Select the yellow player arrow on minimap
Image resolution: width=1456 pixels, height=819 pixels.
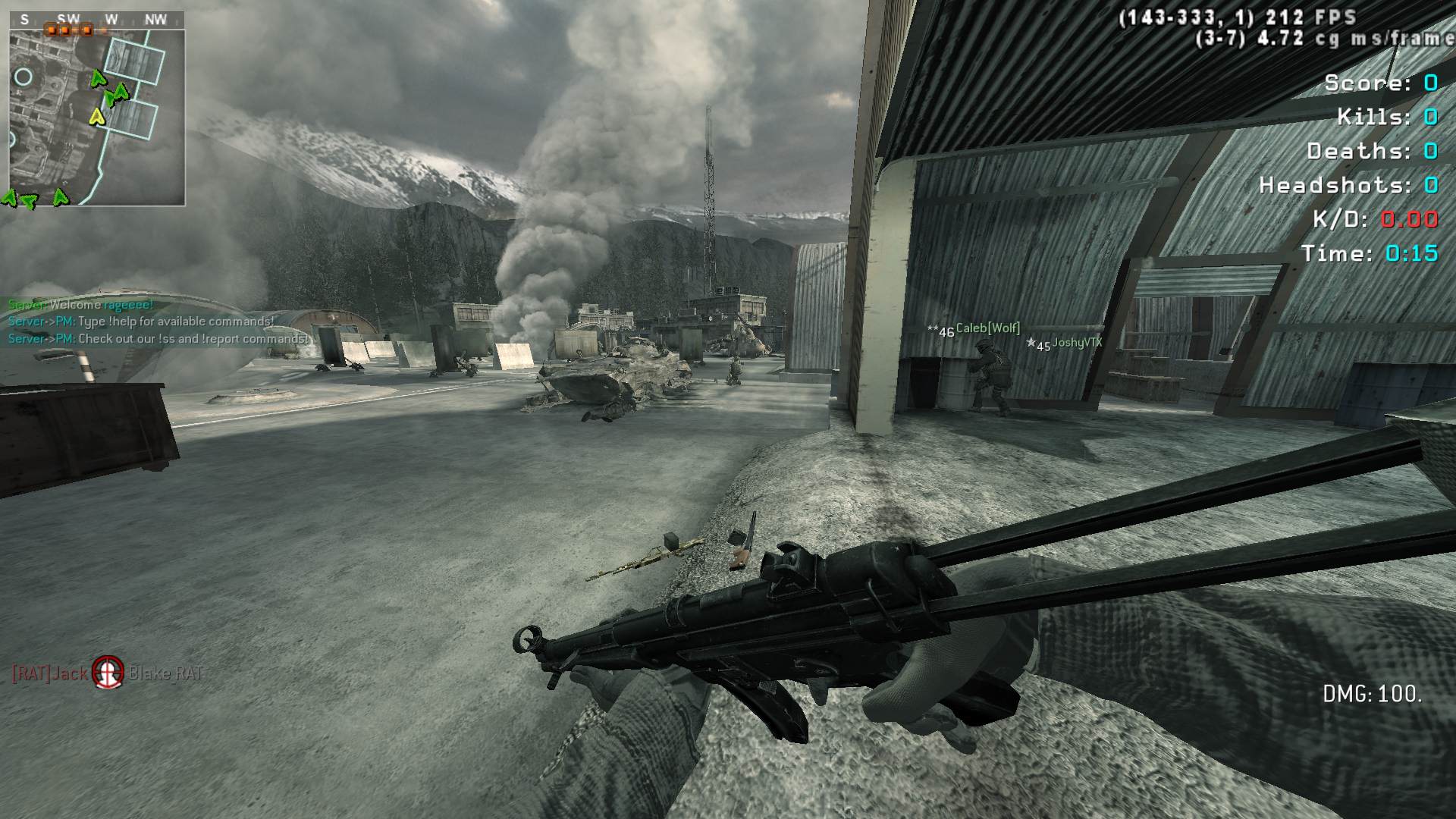[x=96, y=116]
